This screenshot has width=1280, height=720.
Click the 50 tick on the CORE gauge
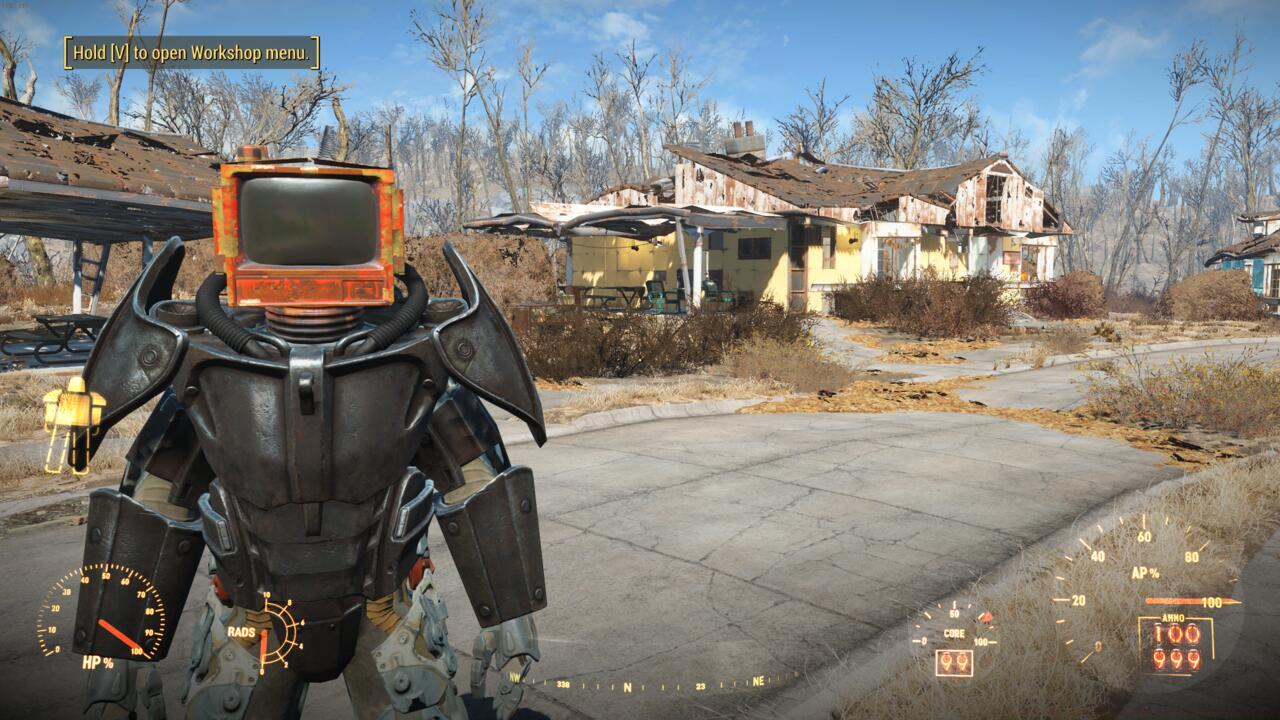pyautogui.click(x=953, y=612)
